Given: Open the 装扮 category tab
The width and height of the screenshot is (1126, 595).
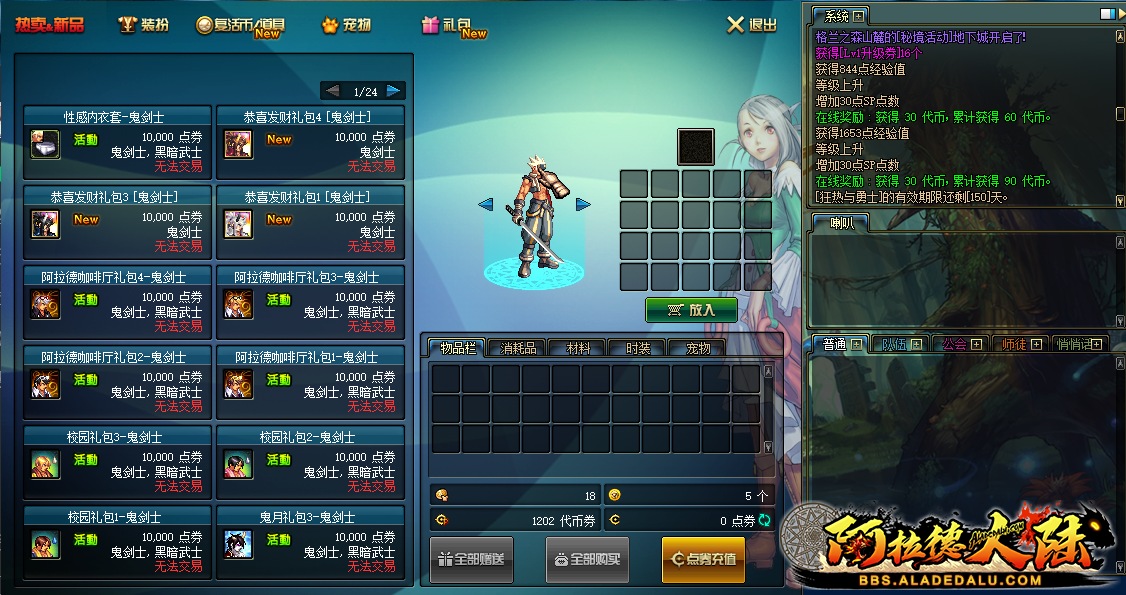Looking at the screenshot, I should click(x=143, y=25).
